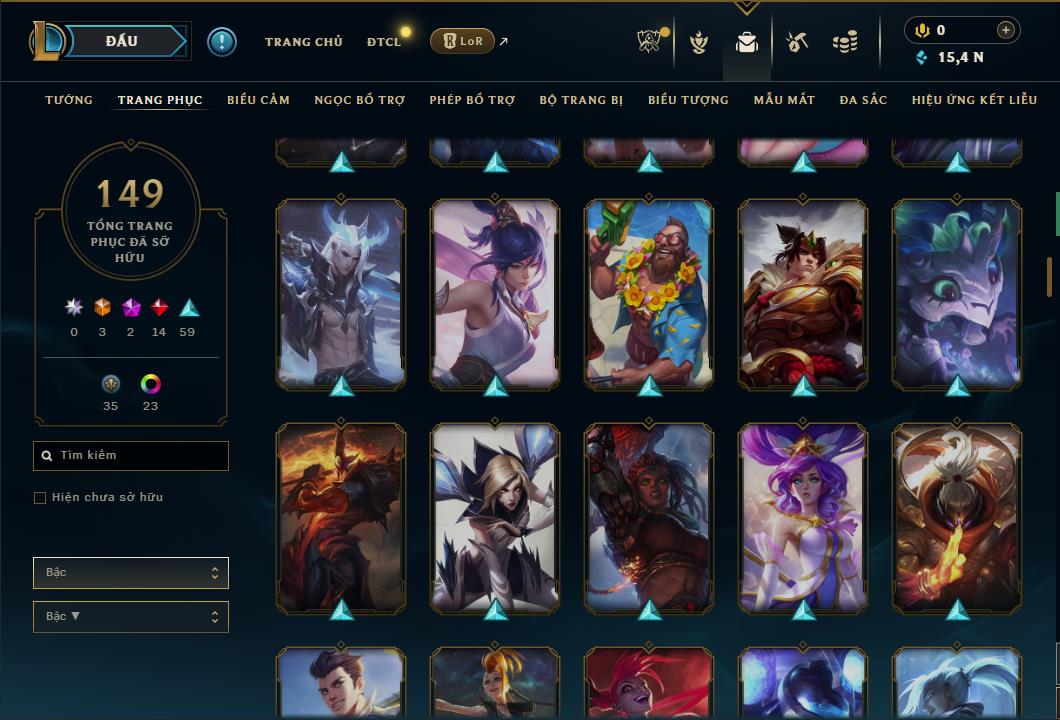This screenshot has width=1060, height=720.
Task: Select the BIỂU CẢM tab
Action: [258, 100]
